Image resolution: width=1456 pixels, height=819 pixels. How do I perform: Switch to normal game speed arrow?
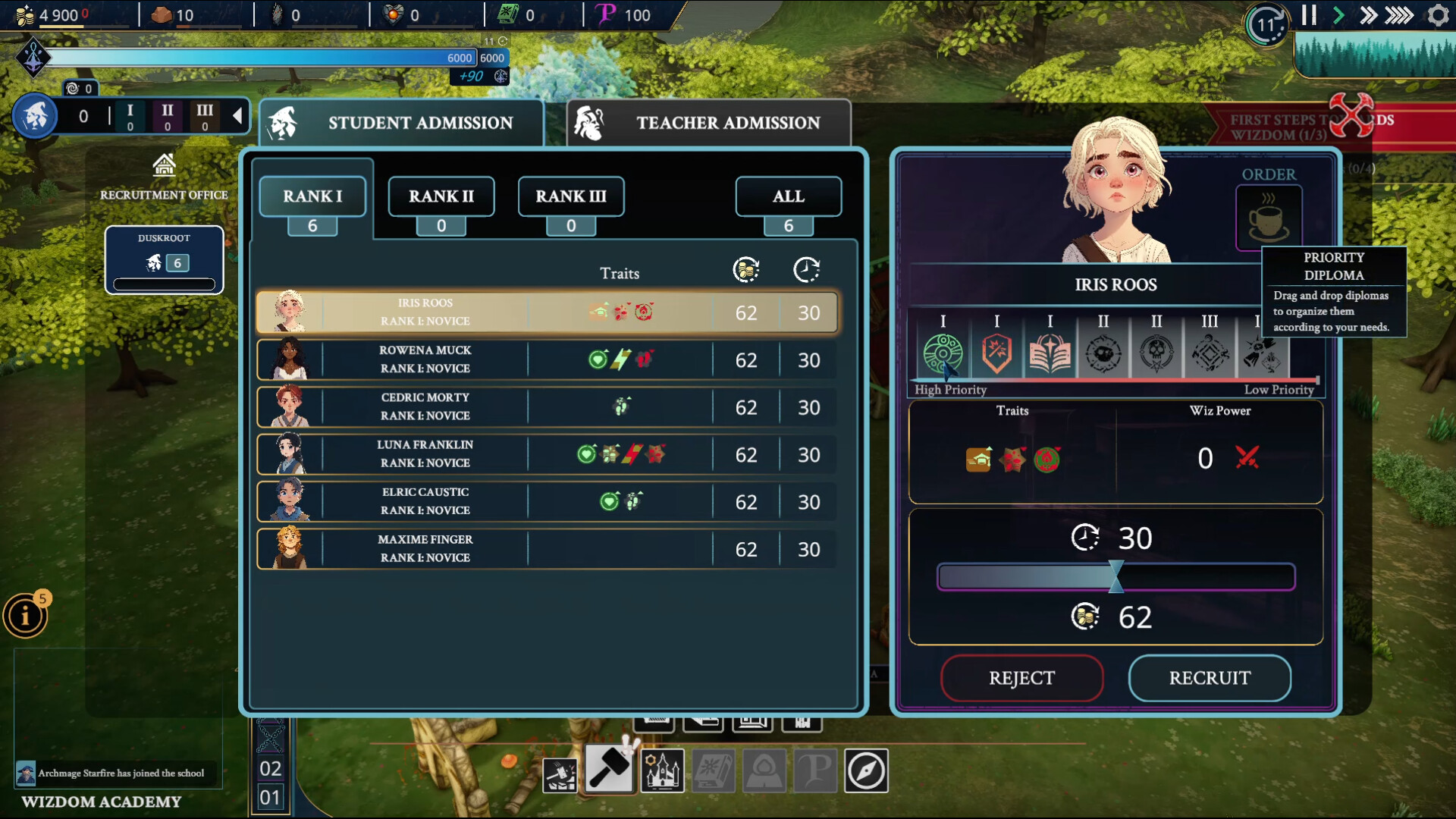[x=1338, y=14]
